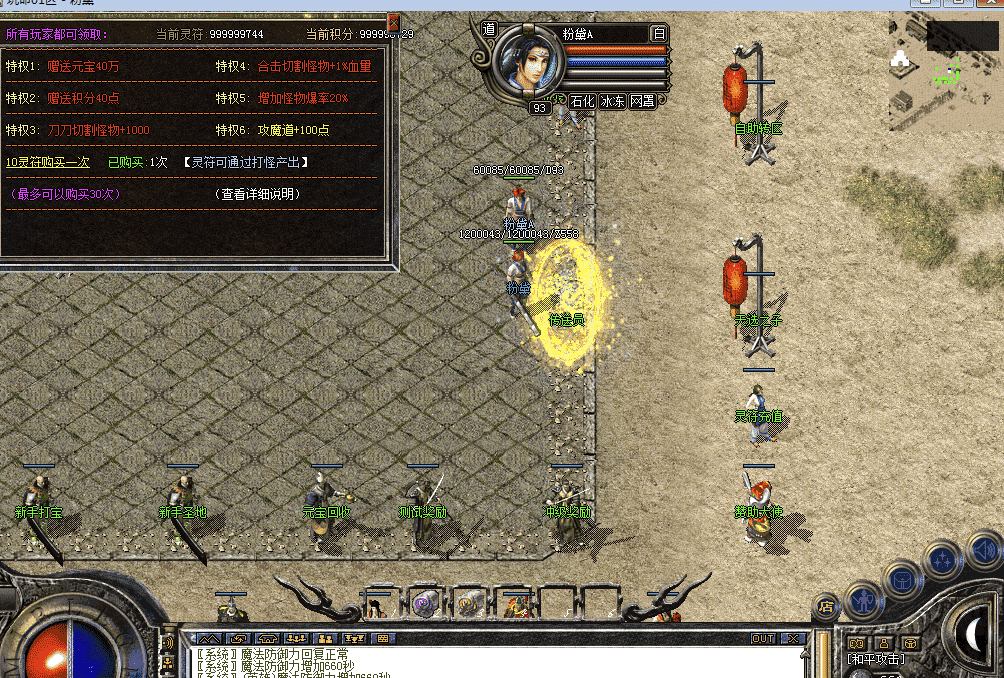The image size is (1004, 678).
Task: Toggle the 和平攻击 attack mode label
Action: tap(875, 659)
